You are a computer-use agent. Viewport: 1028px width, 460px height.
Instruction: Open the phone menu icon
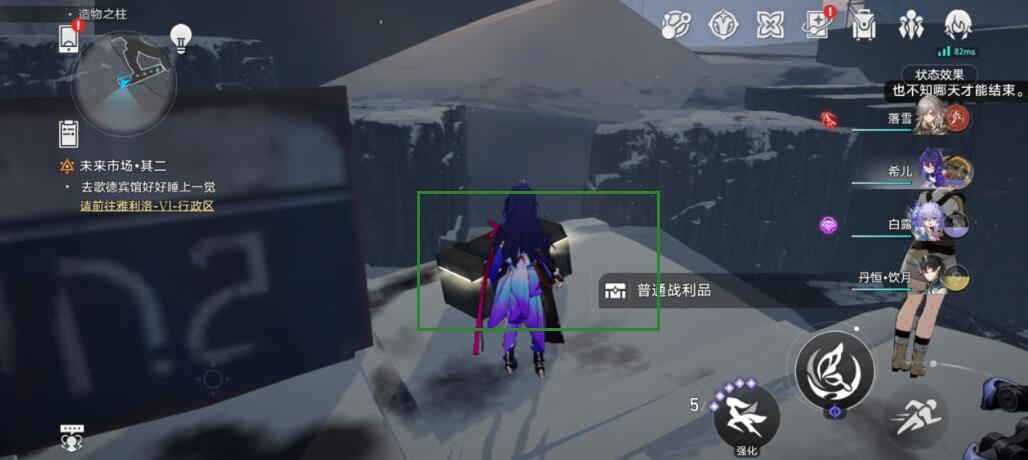(x=69, y=38)
